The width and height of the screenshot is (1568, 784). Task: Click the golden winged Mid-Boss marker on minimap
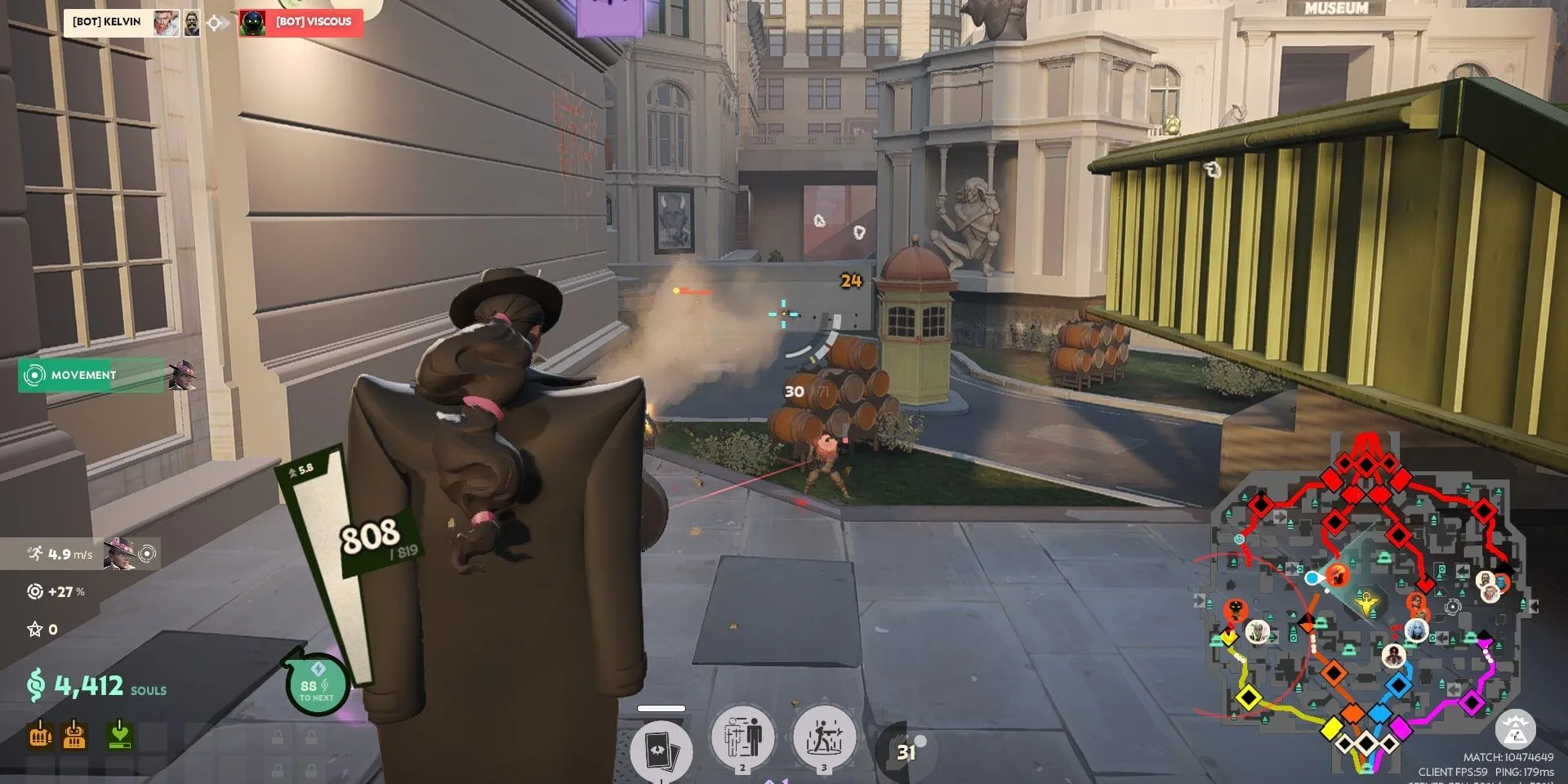pyautogui.click(x=1365, y=605)
